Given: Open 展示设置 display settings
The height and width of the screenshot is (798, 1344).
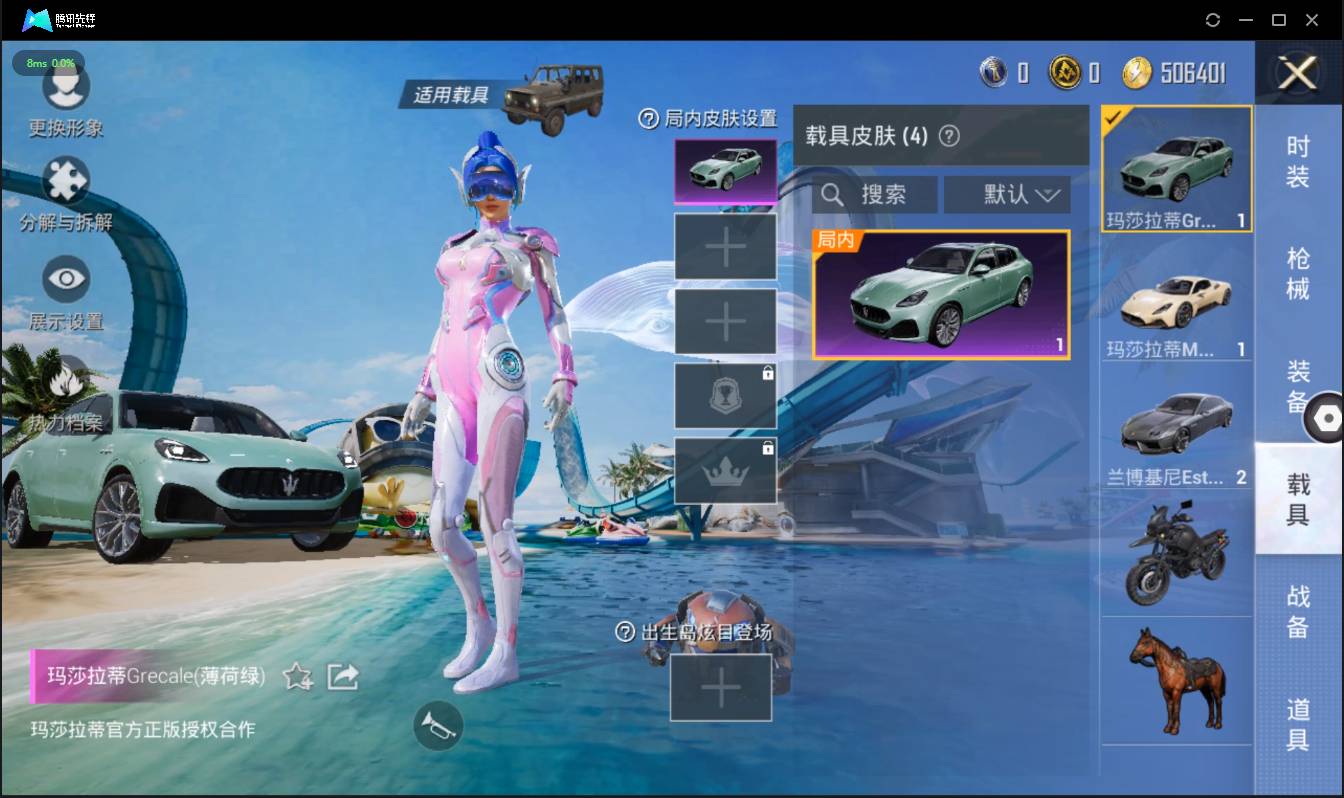Looking at the screenshot, I should 66,292.
